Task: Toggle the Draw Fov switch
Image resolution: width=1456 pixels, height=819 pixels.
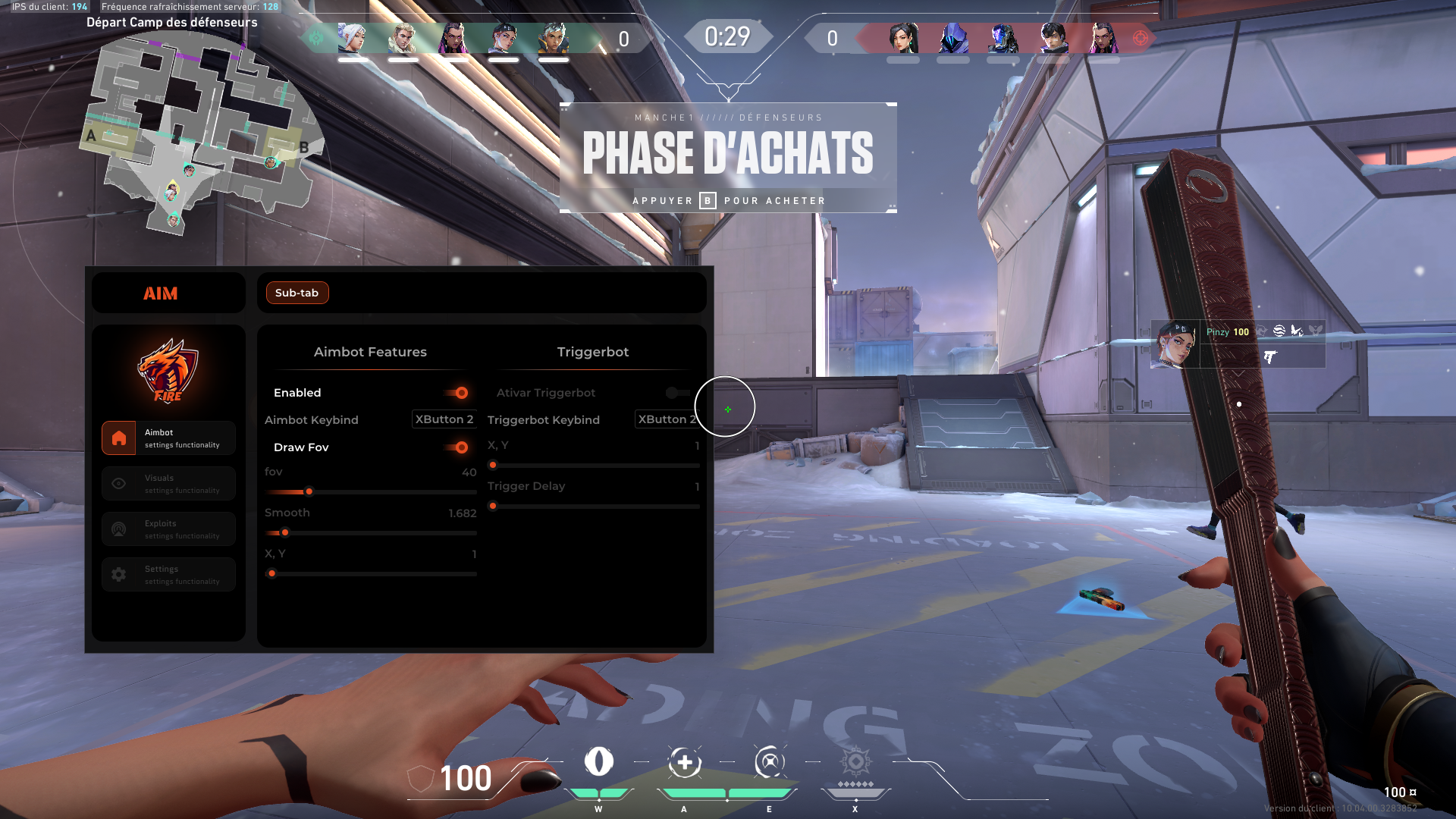Action: 457,447
